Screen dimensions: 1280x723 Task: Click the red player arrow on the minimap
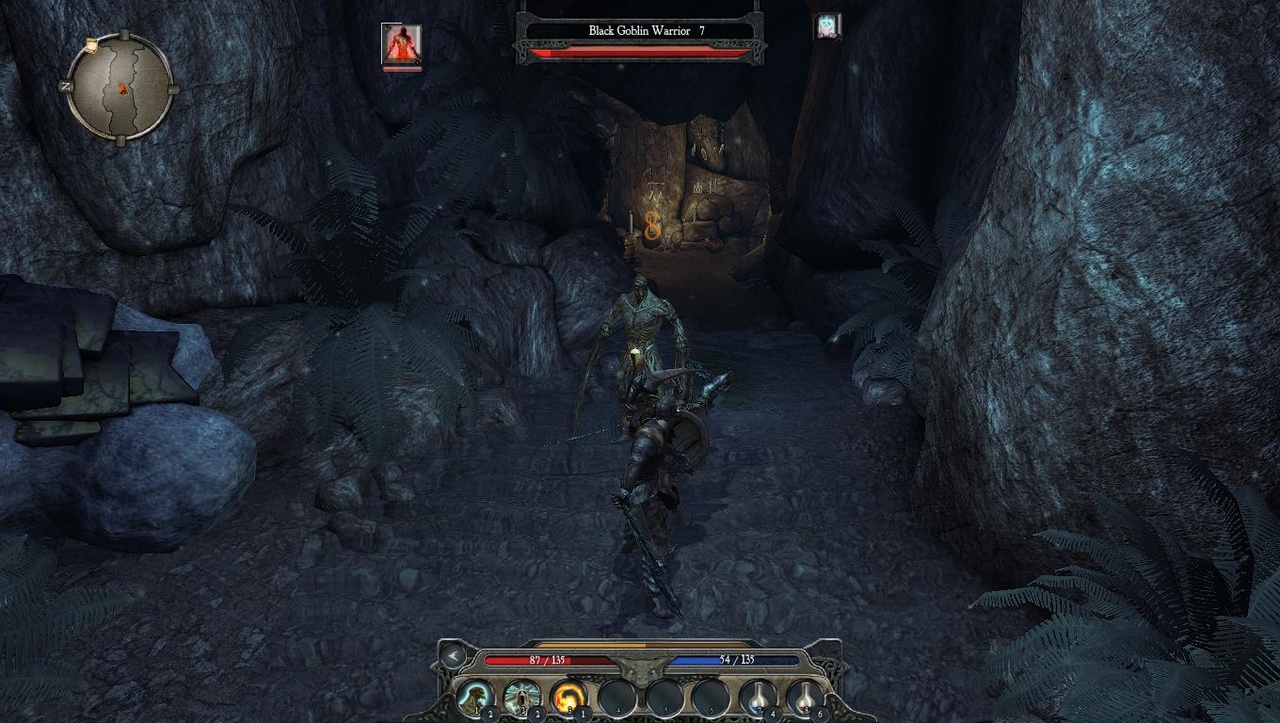pyautogui.click(x=123, y=89)
